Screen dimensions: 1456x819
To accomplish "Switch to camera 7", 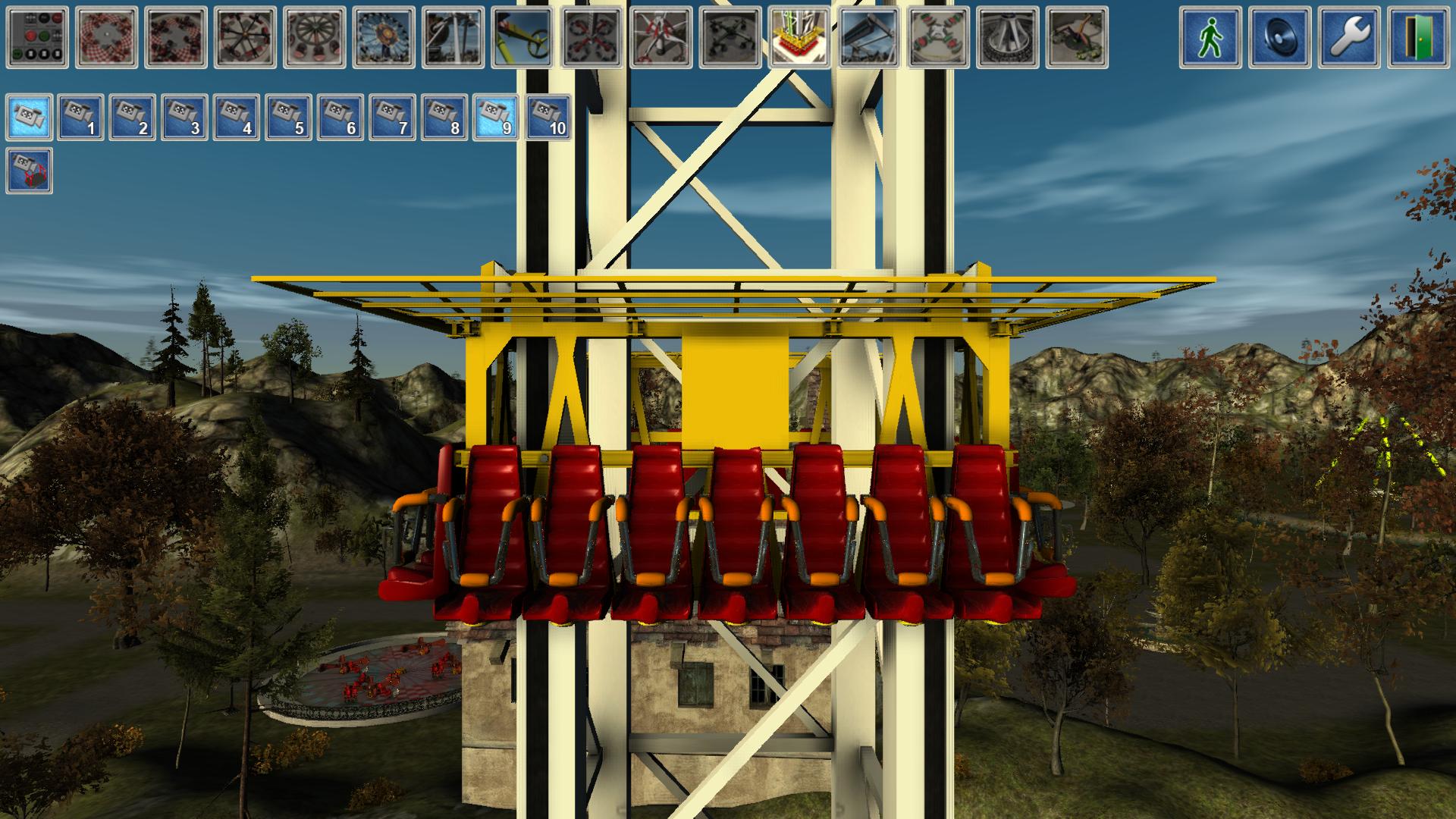I will point(393,117).
